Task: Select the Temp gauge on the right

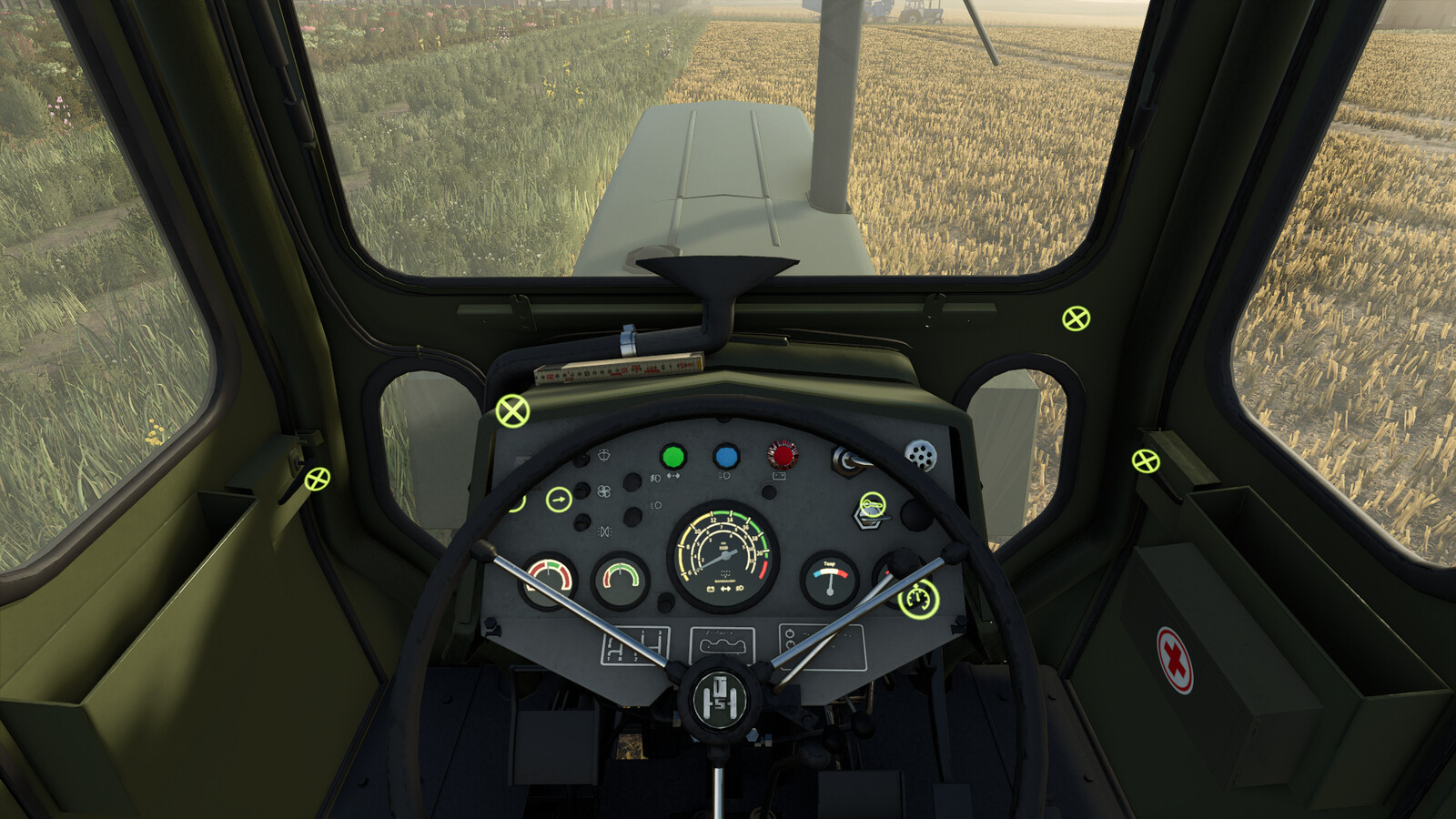Action: 831,578
